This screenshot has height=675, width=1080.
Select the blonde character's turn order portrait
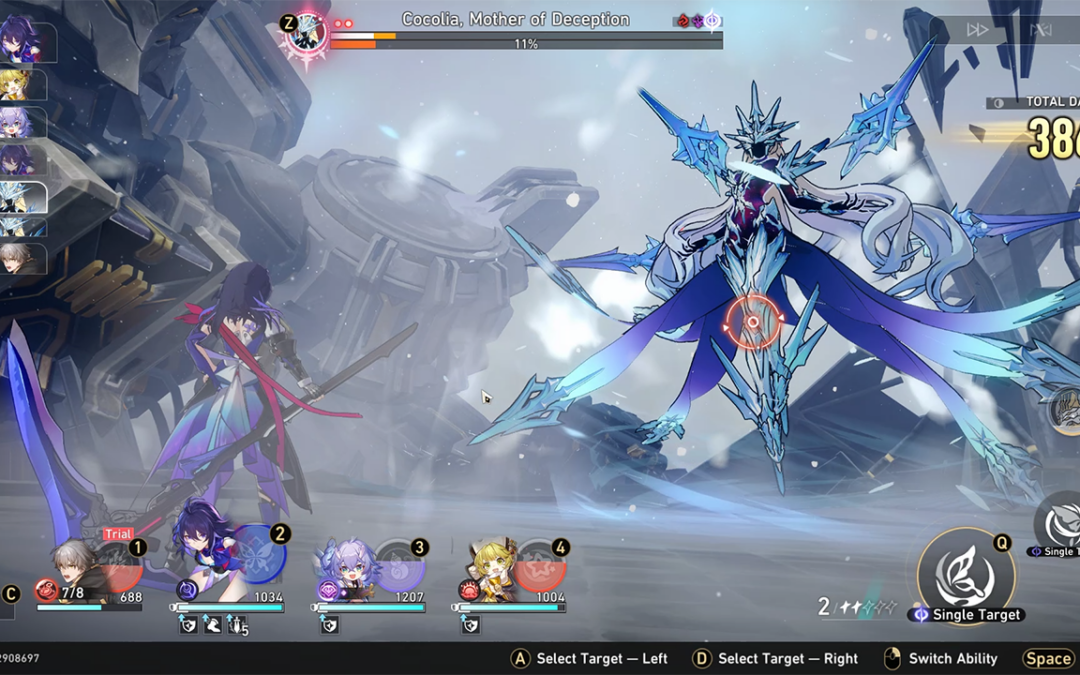pyautogui.click(x=22, y=84)
